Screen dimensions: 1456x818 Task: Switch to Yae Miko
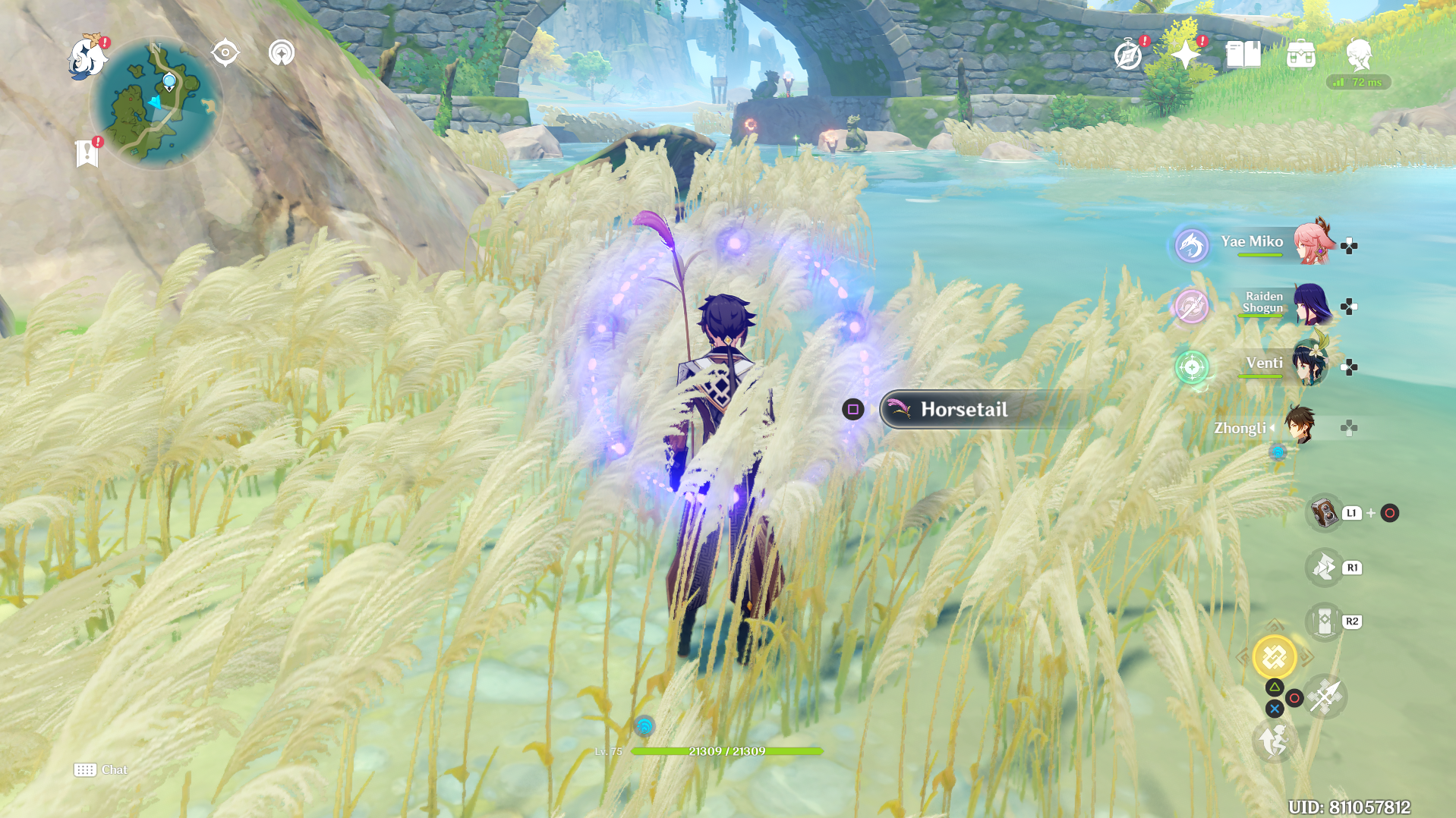tap(1313, 243)
